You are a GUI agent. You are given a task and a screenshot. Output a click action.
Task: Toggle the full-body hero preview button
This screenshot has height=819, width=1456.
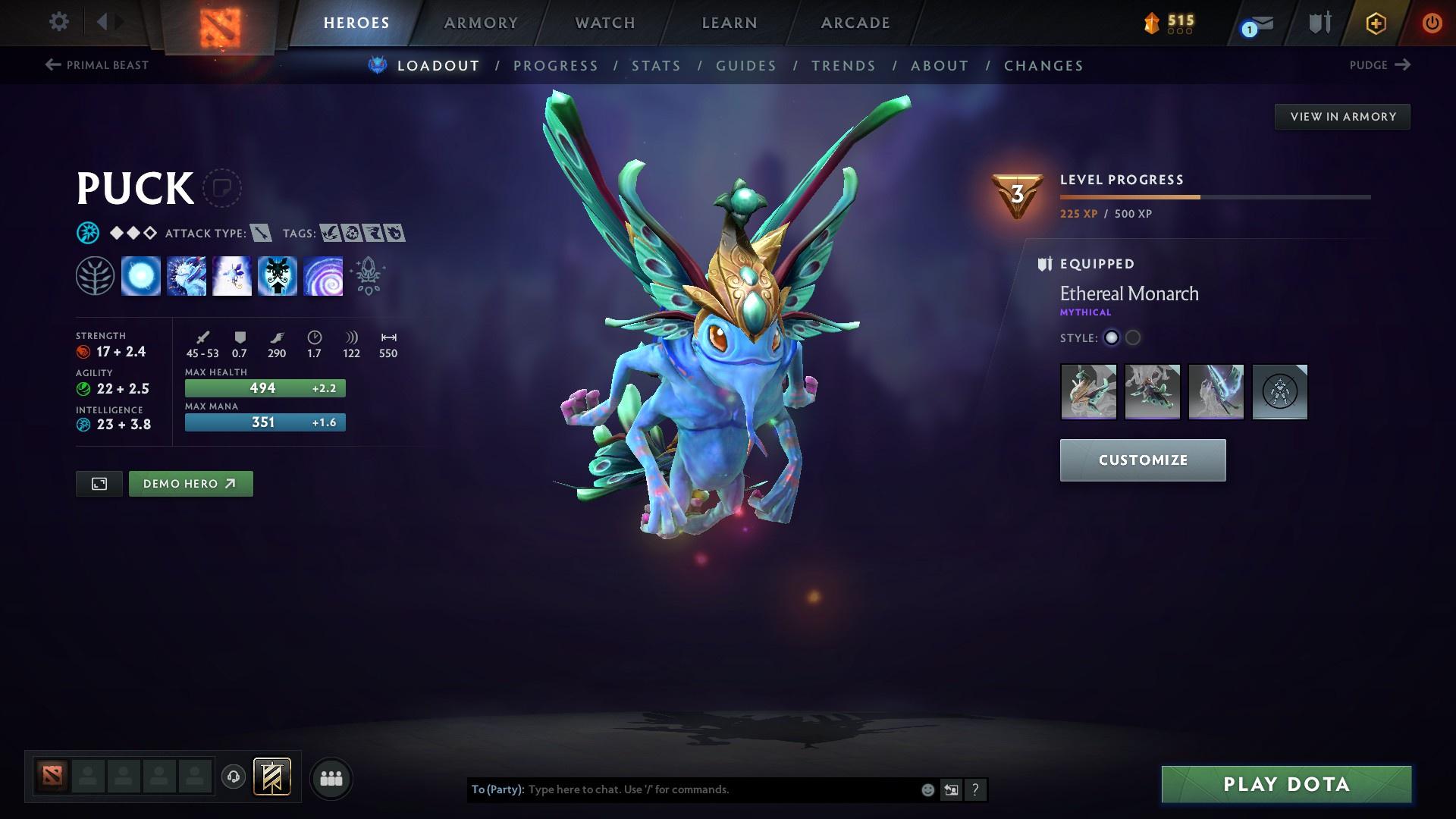point(99,483)
